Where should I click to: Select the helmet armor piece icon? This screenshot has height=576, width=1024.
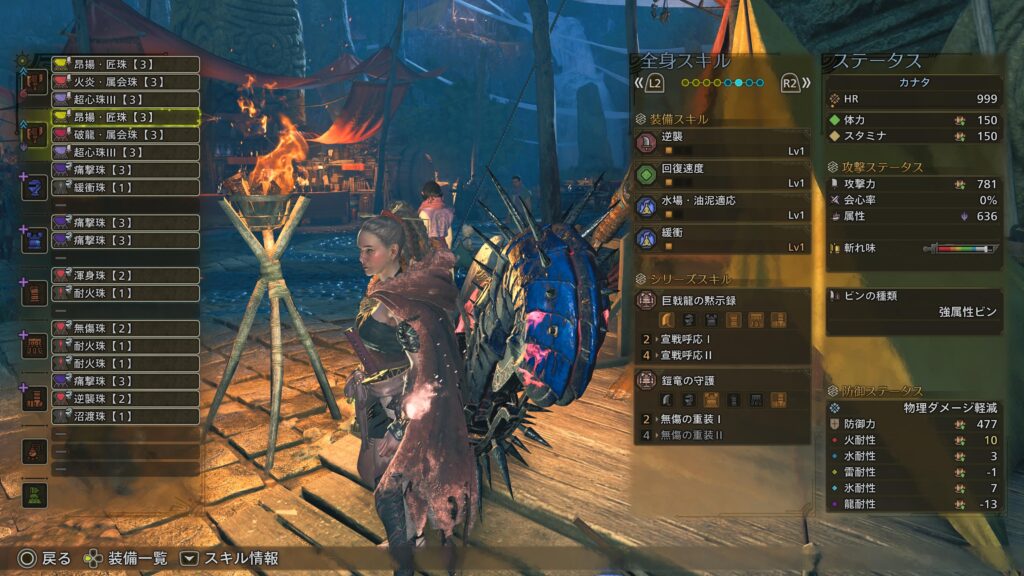(x=35, y=187)
